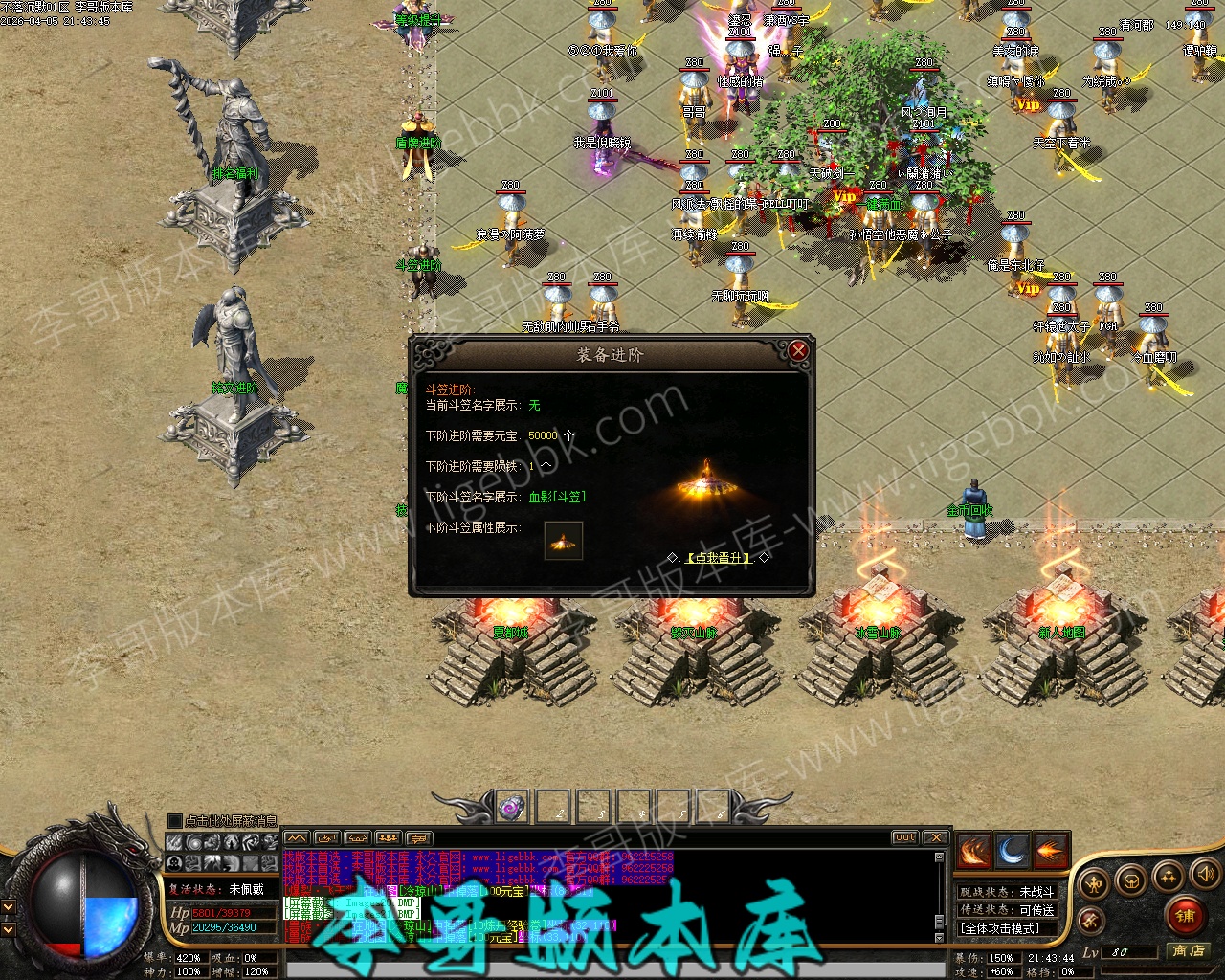Select the speech-bubble chat channel tab
The height and width of the screenshot is (980, 1225).
(419, 838)
